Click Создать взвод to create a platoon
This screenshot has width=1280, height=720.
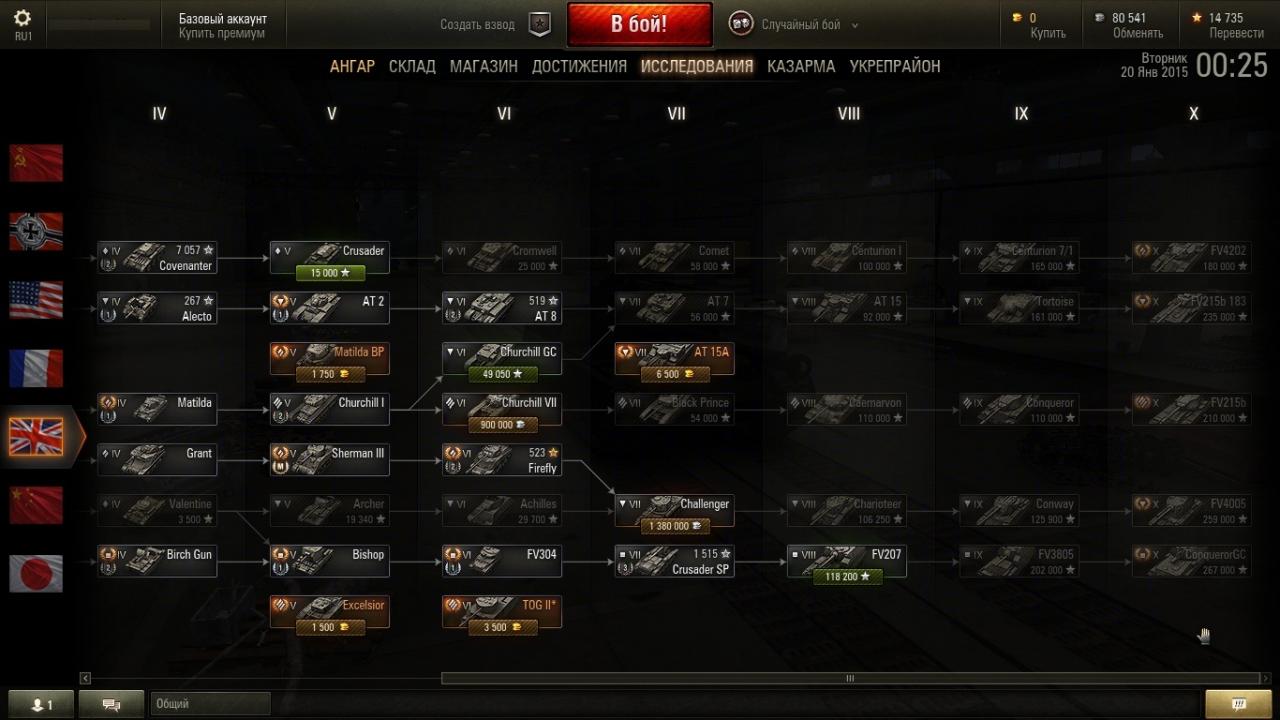478,24
